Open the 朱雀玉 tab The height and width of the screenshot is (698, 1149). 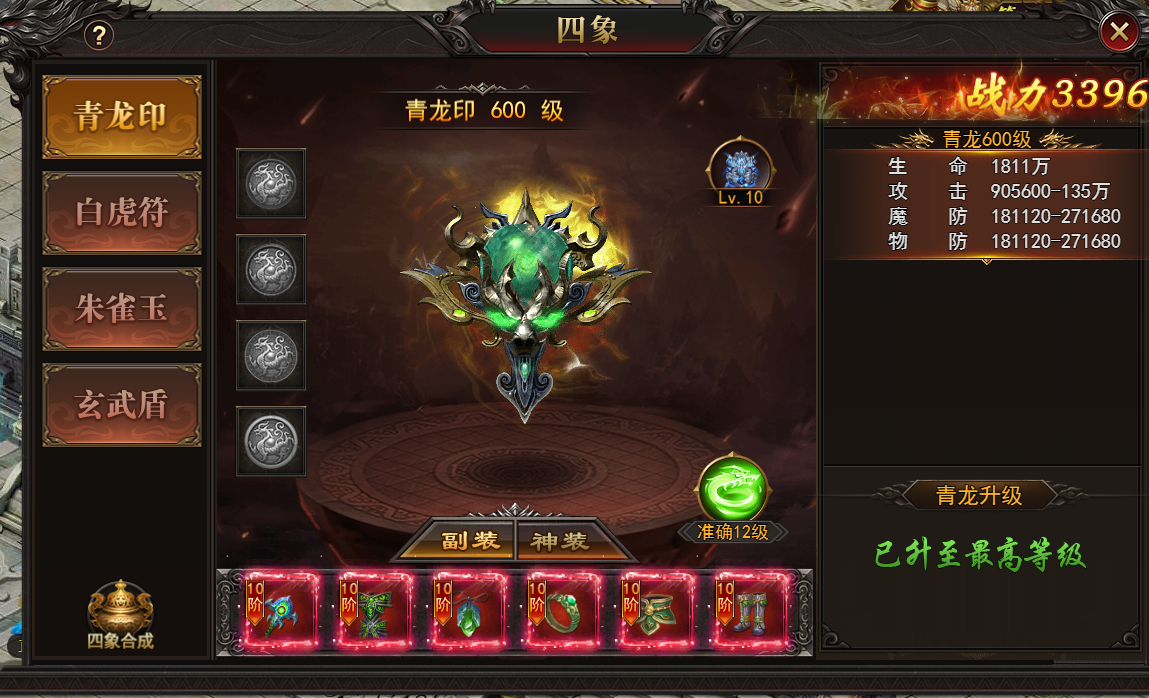coord(121,308)
